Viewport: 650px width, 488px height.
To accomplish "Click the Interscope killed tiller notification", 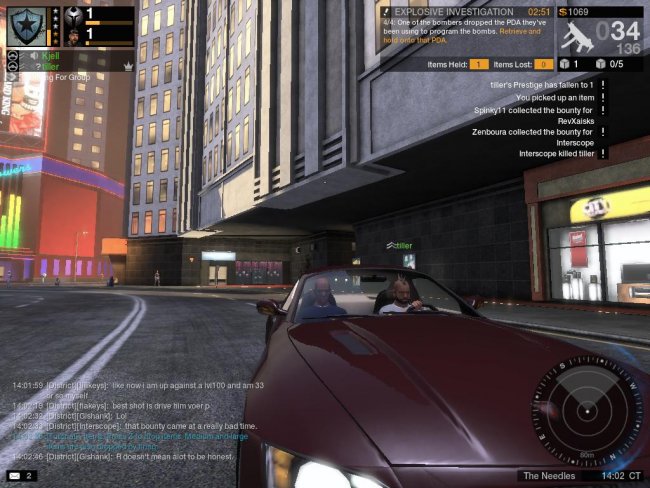I will (557, 154).
